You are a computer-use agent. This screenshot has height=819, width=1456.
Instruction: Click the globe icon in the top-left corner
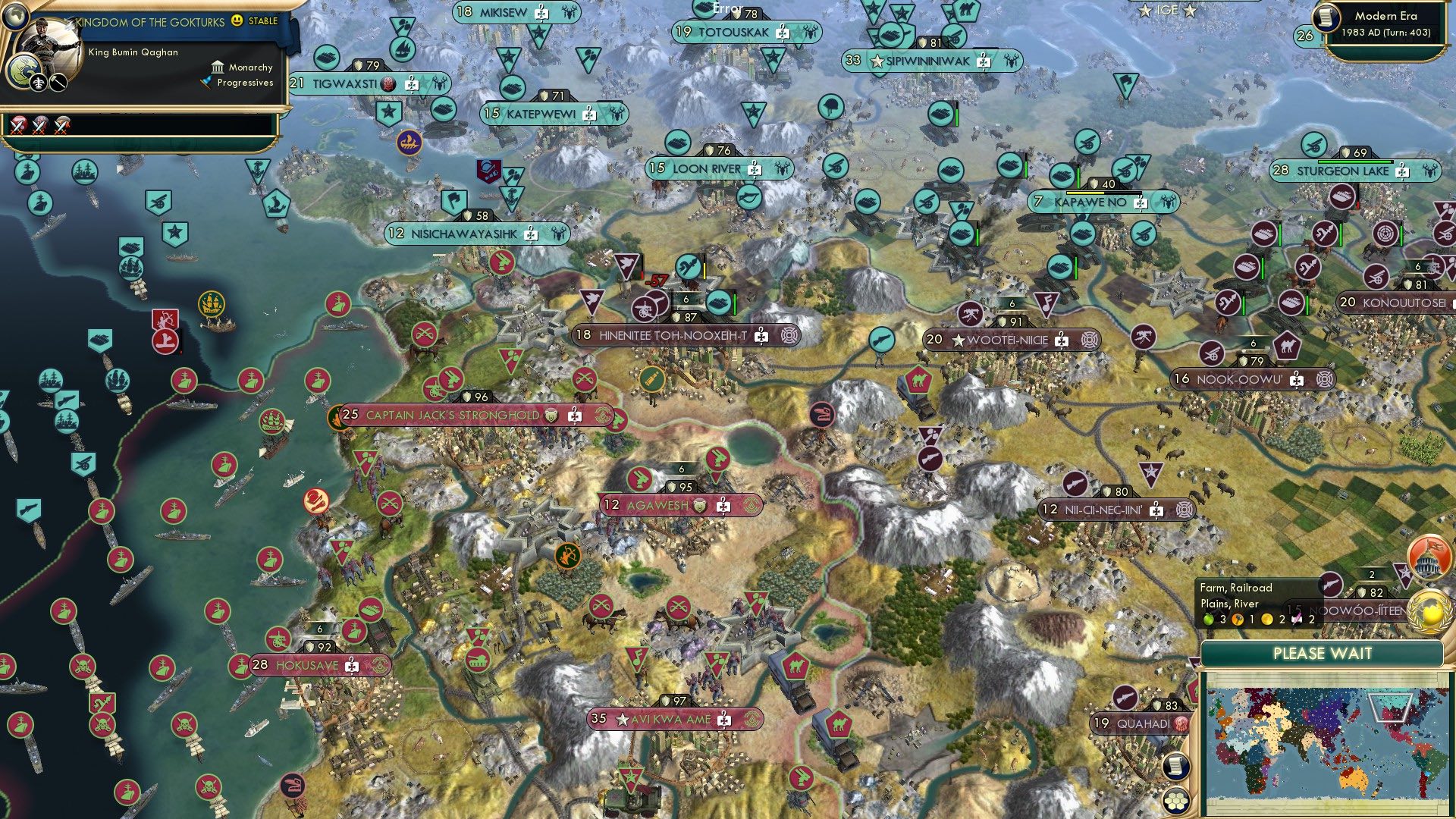16,16
